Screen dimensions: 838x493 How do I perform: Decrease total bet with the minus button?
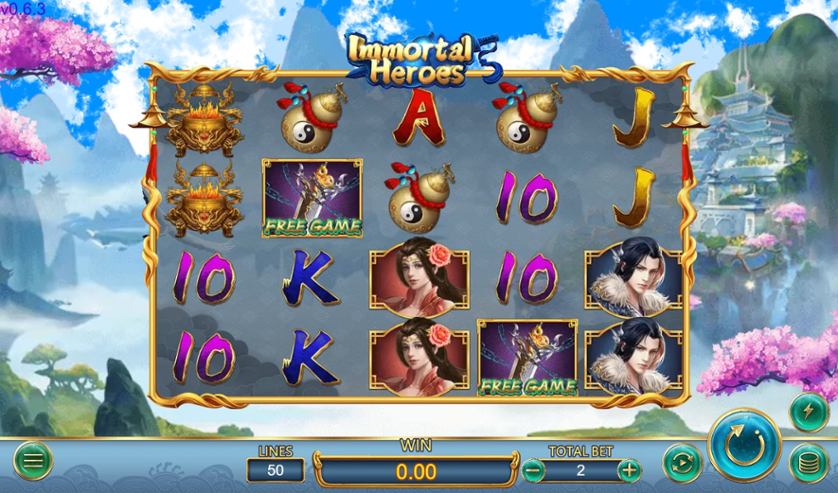click(534, 469)
